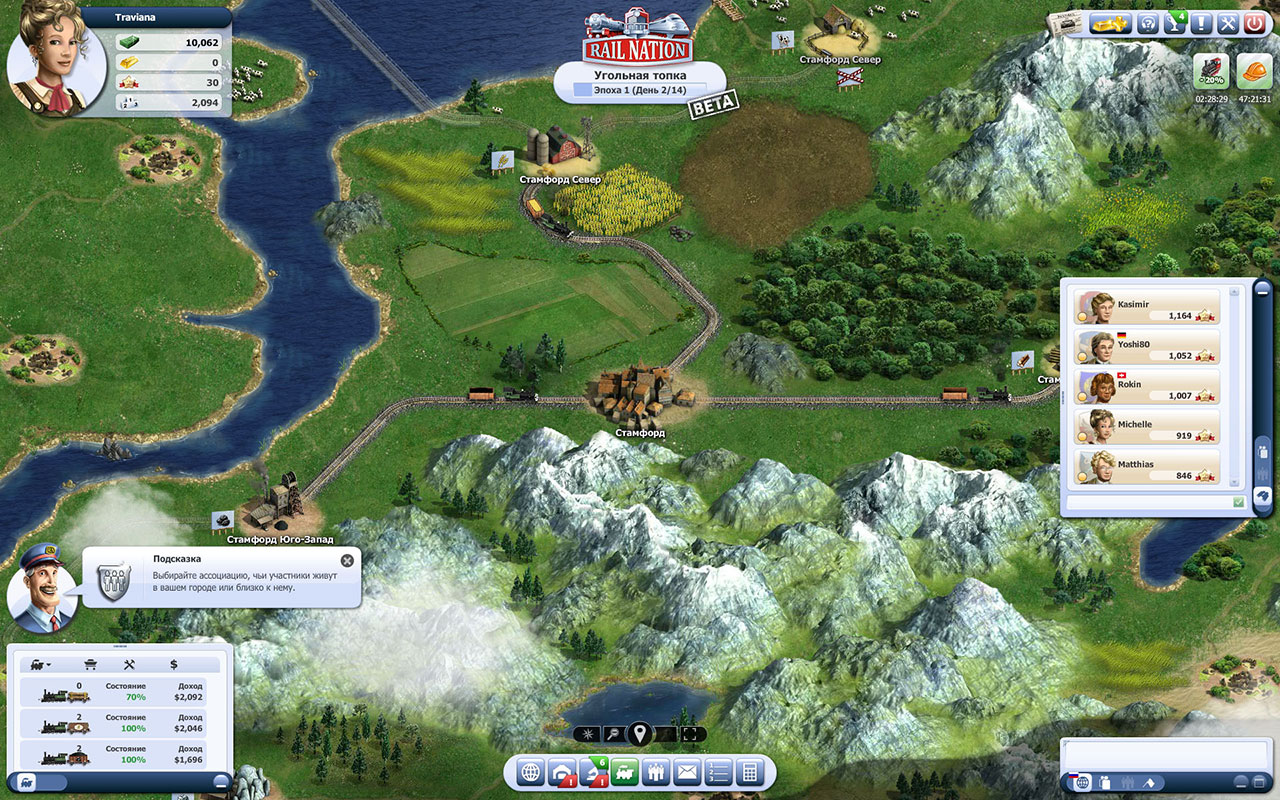Open the headset help and support button
The width and height of the screenshot is (1280, 800).
coord(1150,23)
